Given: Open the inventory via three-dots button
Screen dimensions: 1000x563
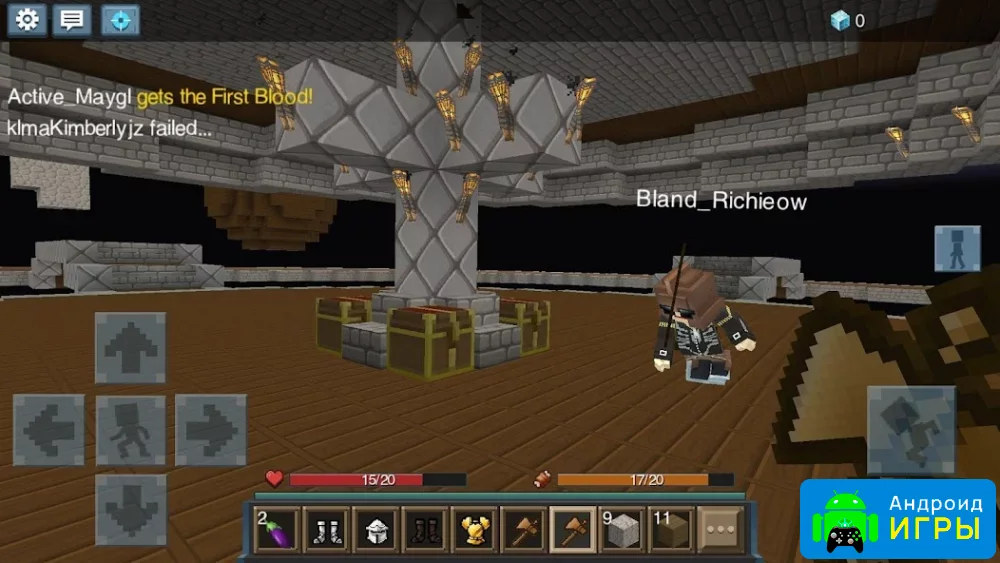Looking at the screenshot, I should [721, 529].
